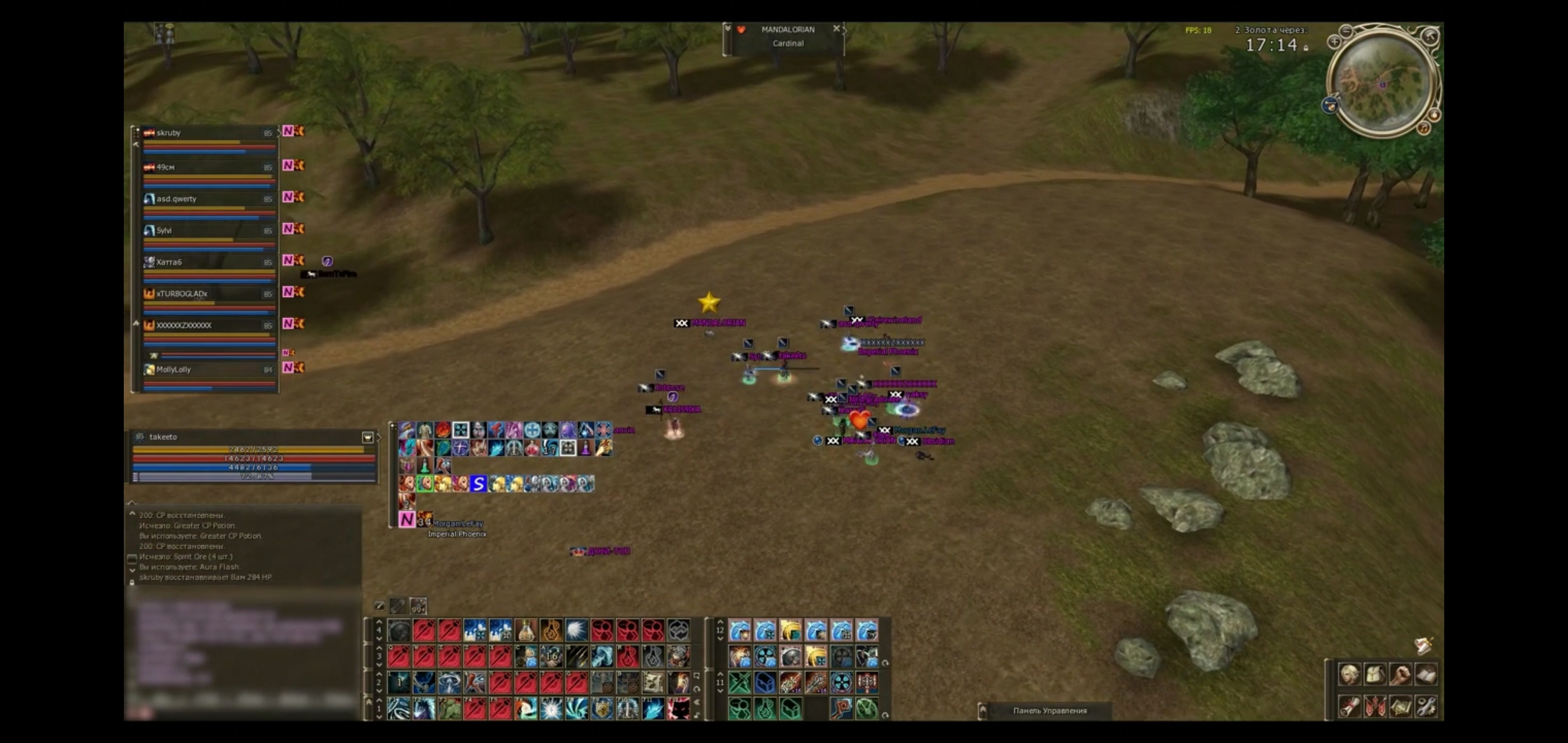Open the Inventory bag icon

coord(1375,674)
